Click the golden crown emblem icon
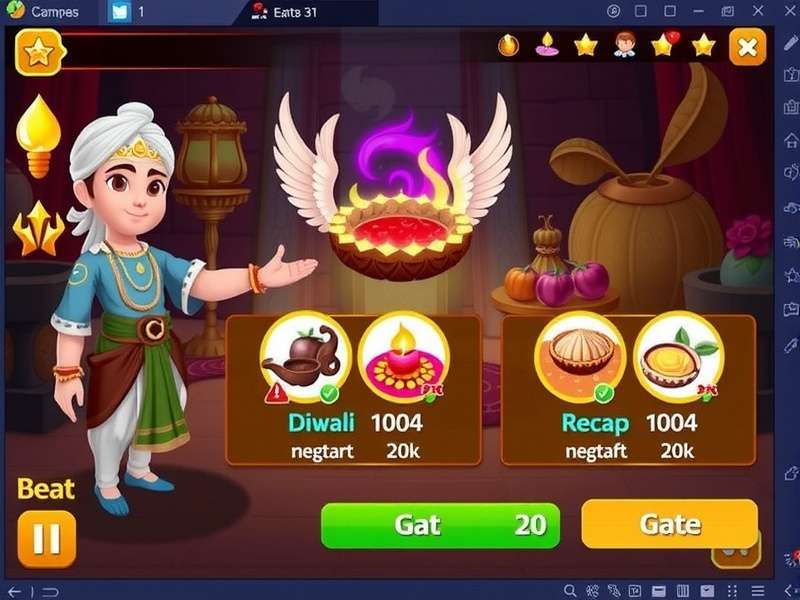Viewport: 800px width, 600px height. pyautogui.click(x=37, y=228)
